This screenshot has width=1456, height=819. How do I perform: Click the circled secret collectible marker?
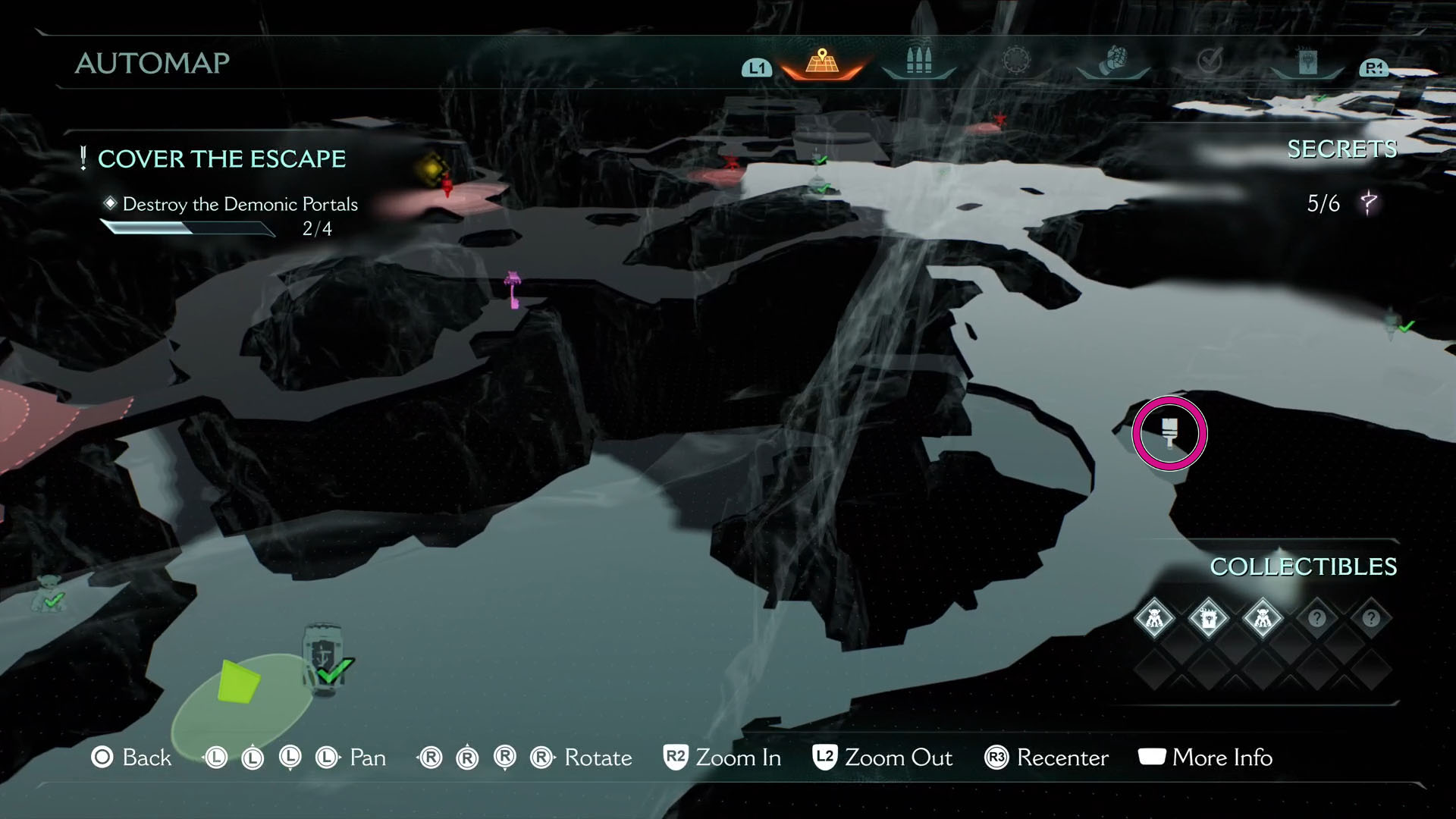pyautogui.click(x=1170, y=434)
